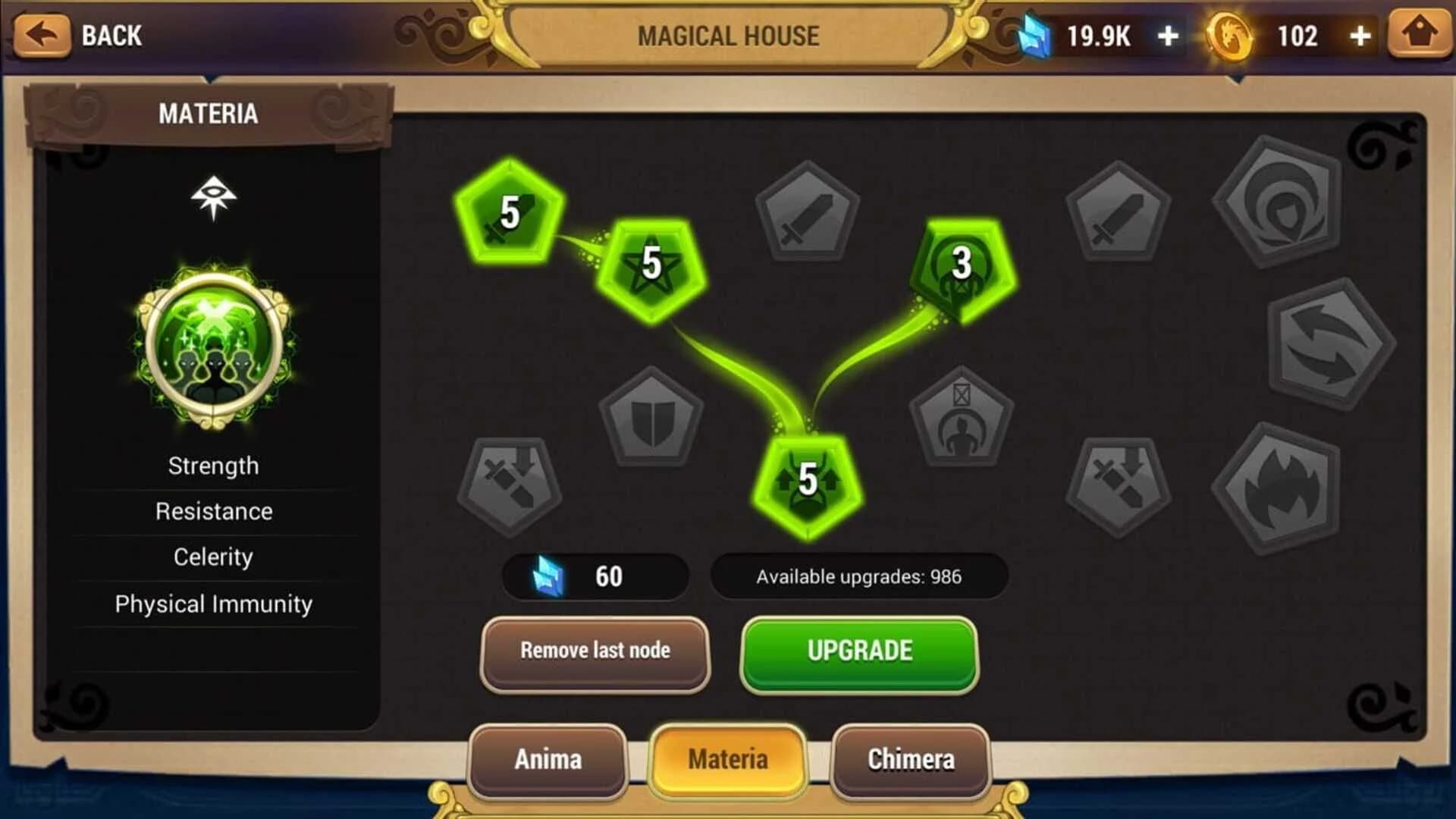Select the green sword node showing level 5
Screen dimensions: 1456x819
pyautogui.click(x=508, y=212)
